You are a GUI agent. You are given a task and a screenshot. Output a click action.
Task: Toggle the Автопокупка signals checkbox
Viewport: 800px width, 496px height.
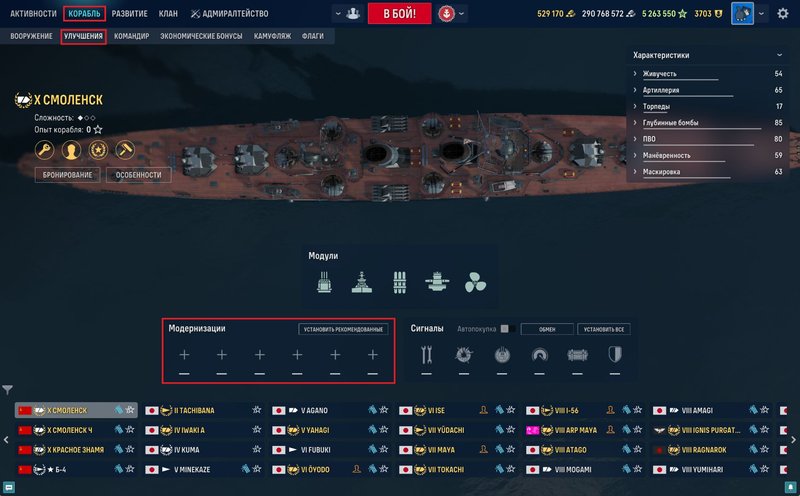505,329
